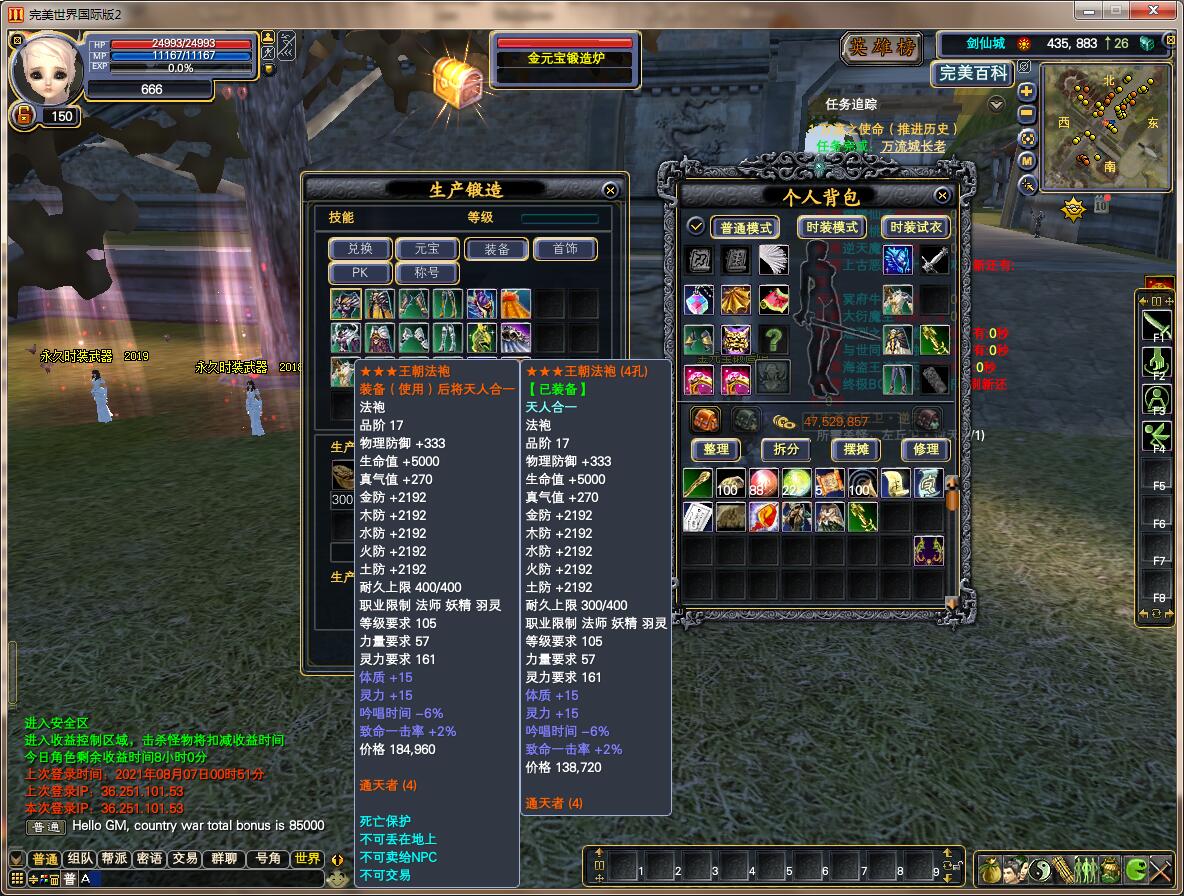The image size is (1184, 896).
Task: Open a stall with the 摆摊 button
Action: [x=856, y=450]
